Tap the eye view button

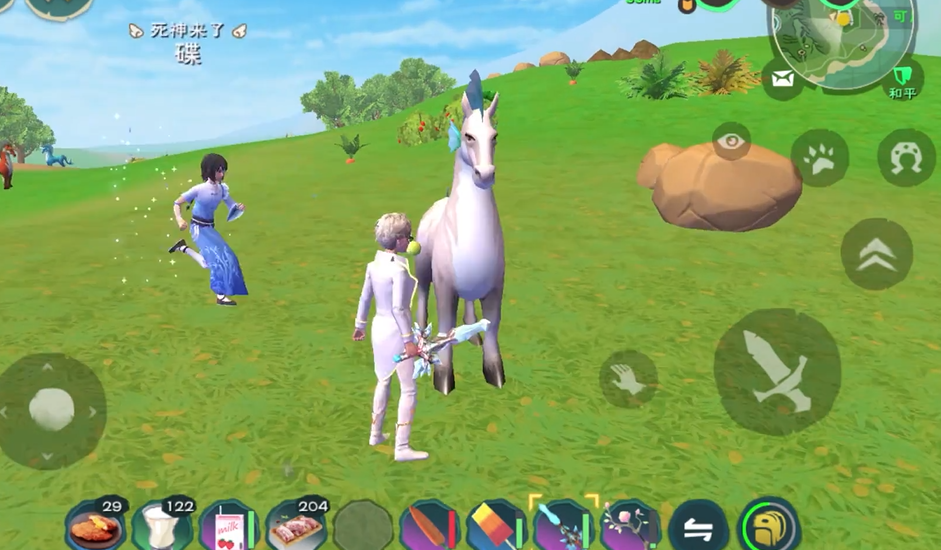coord(732,142)
